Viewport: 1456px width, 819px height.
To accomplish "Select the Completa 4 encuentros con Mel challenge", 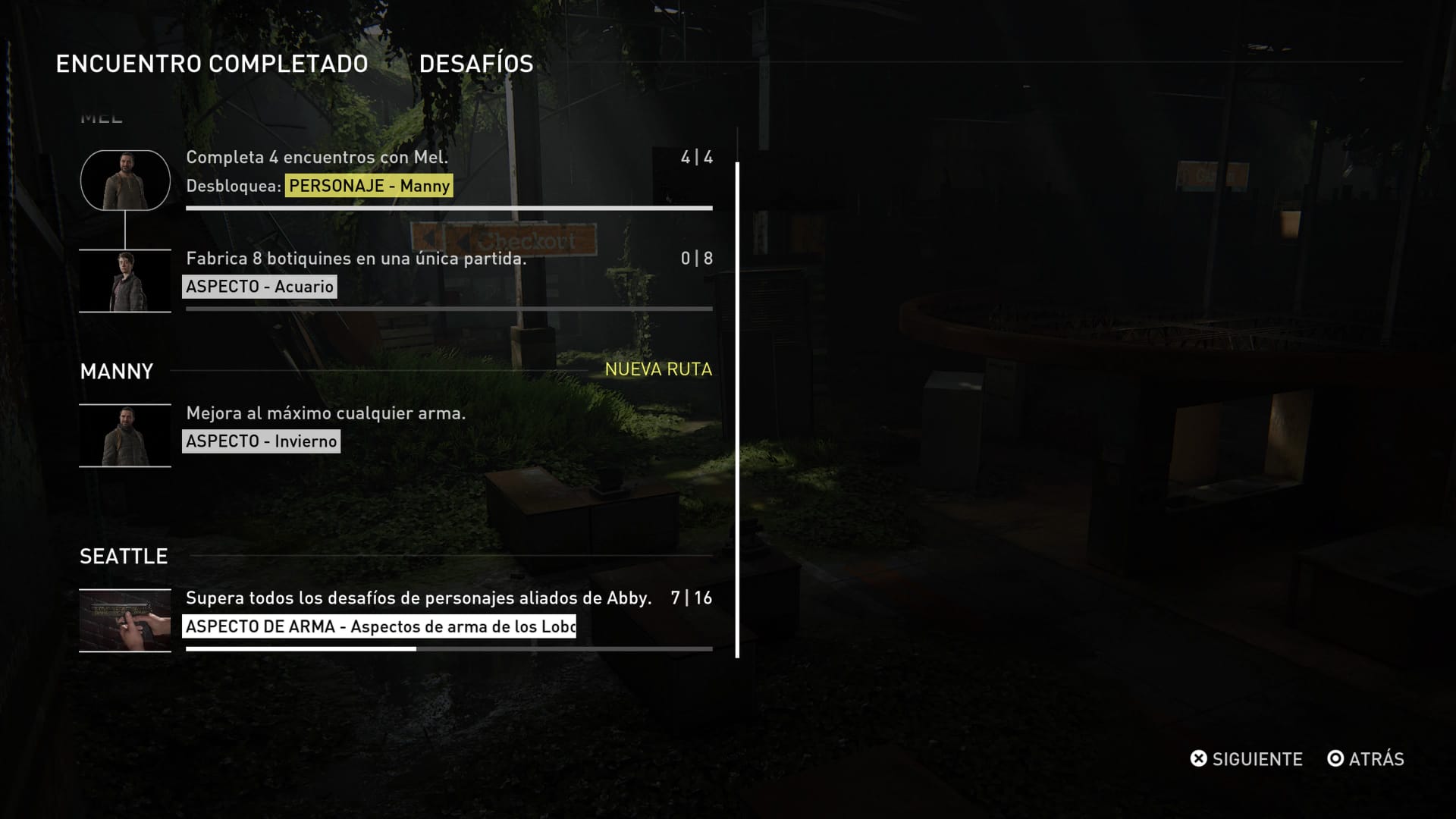I will [x=317, y=158].
